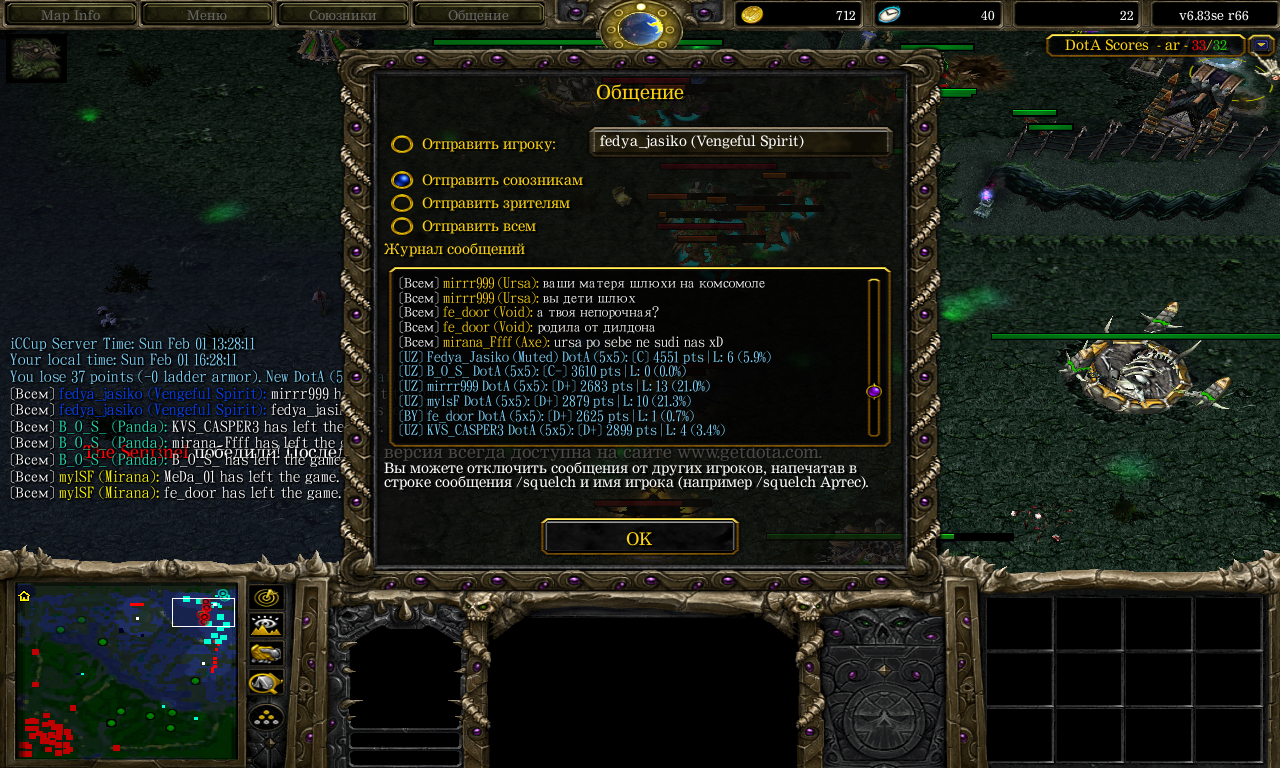The width and height of the screenshot is (1280, 768).
Task: Activate the minimap signal ping button
Action: tap(266, 598)
